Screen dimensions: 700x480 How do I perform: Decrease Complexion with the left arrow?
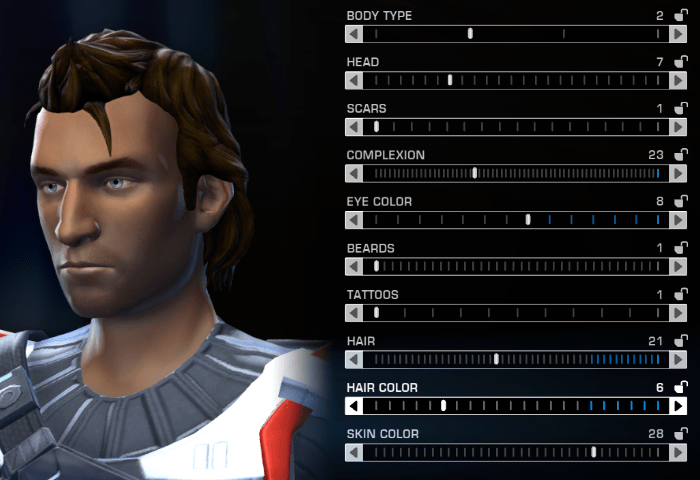353,173
